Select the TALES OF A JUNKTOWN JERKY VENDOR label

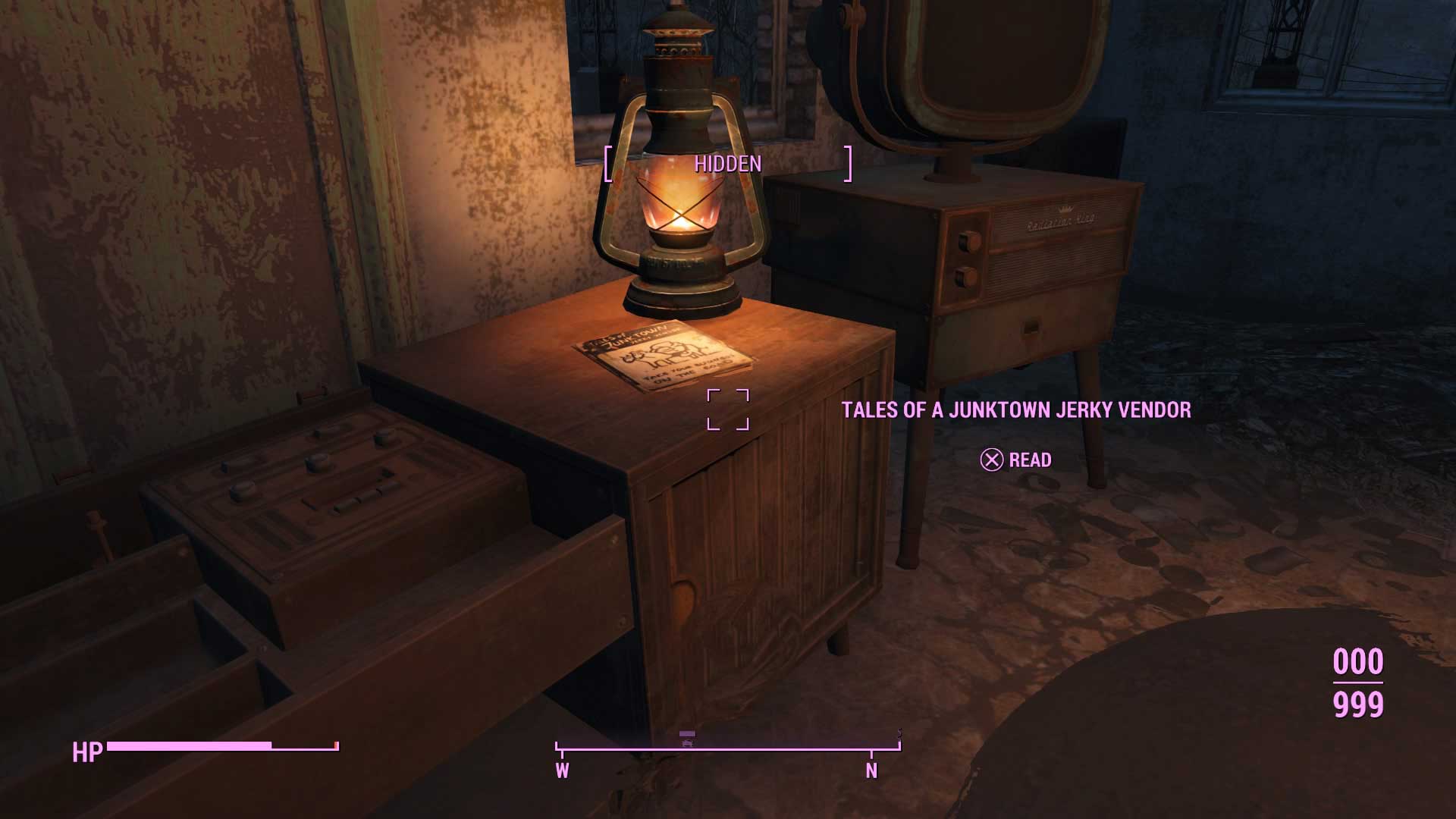1016,408
